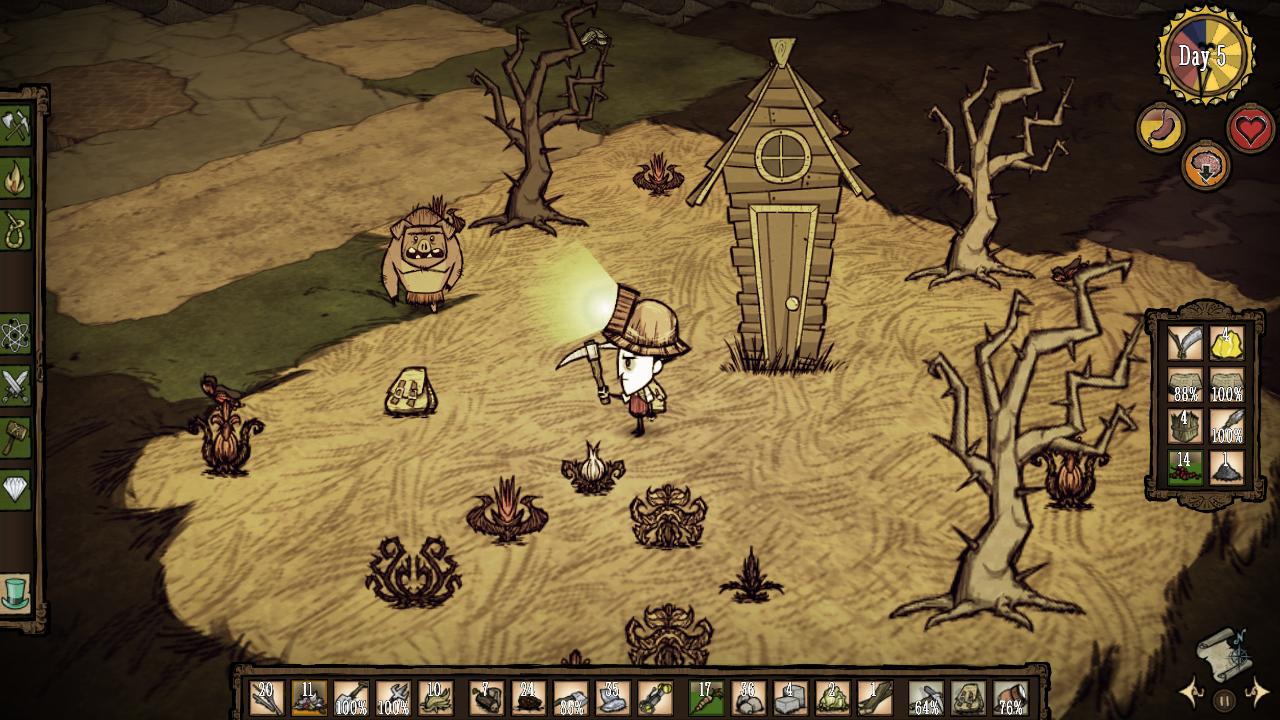Choose the shovel in the inventory bar
Screen dimensions: 1280x720
(x=350, y=698)
